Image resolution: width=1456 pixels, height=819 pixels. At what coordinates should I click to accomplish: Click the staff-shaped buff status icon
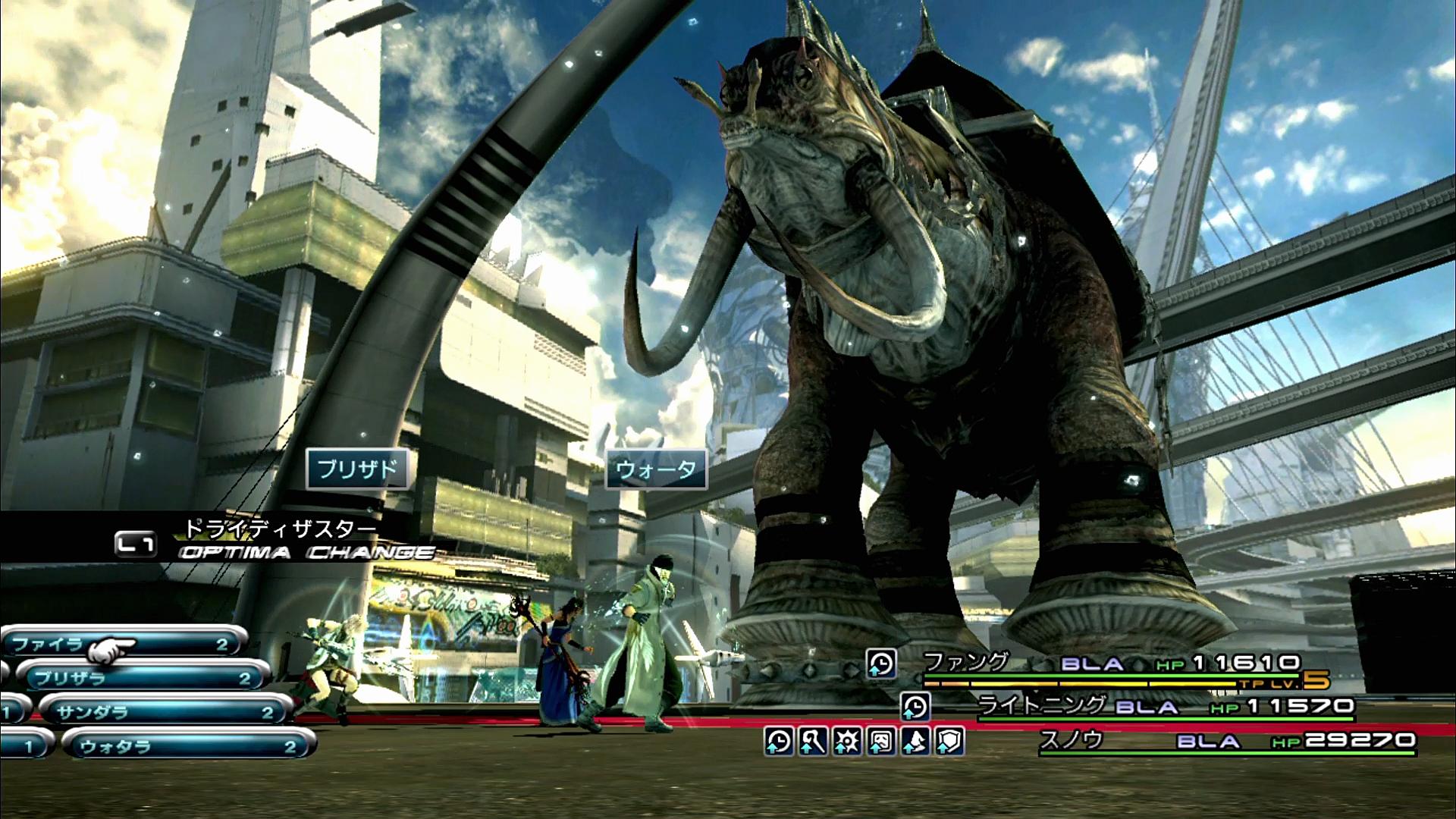(x=813, y=741)
